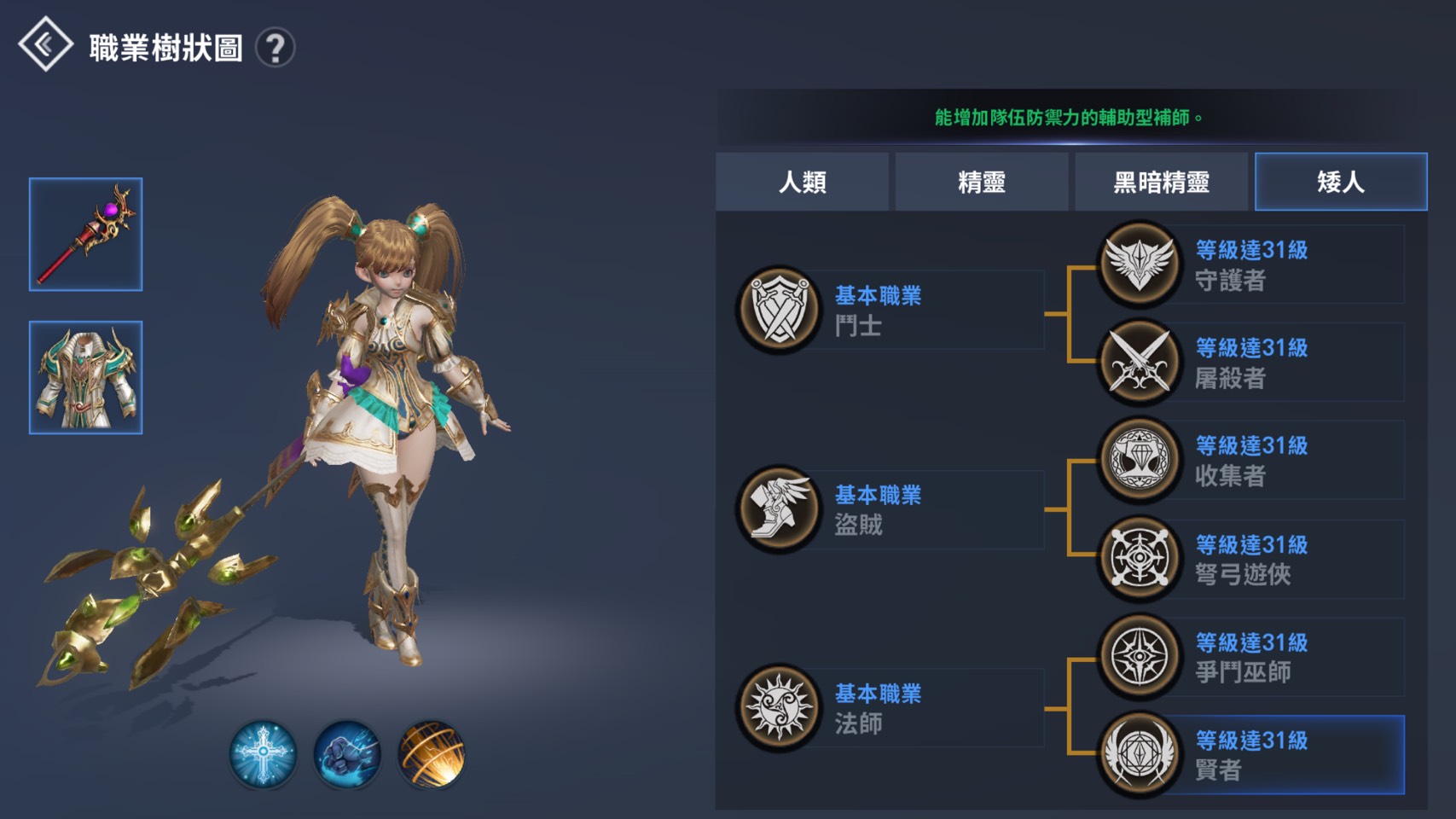The height and width of the screenshot is (819, 1456).
Task: Select the 弩弓遊俠 crossbow emblem icon
Action: [x=1139, y=559]
